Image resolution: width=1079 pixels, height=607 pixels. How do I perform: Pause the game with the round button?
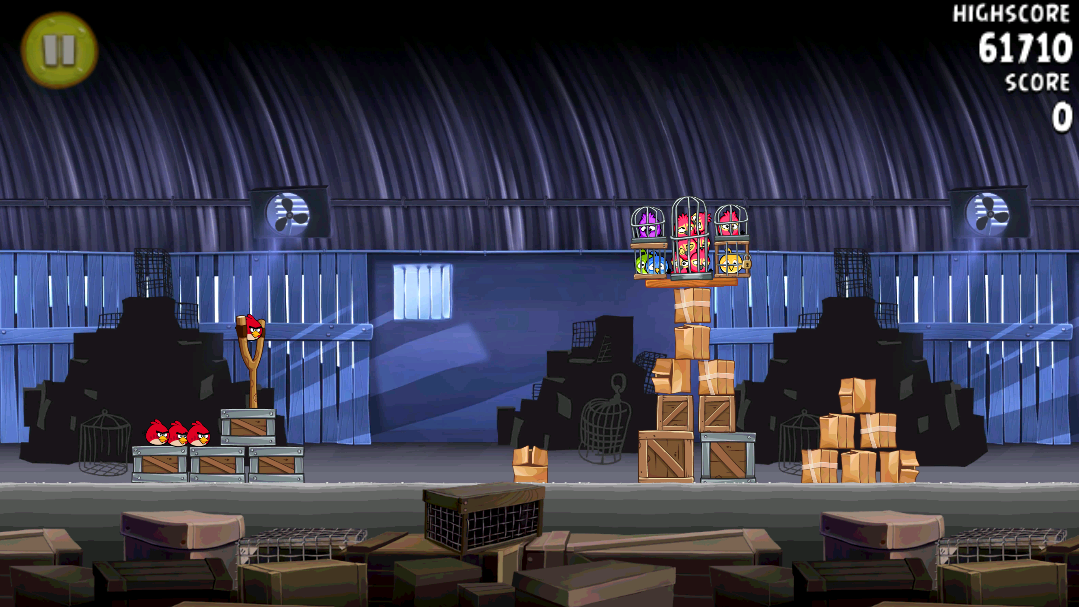pos(59,50)
